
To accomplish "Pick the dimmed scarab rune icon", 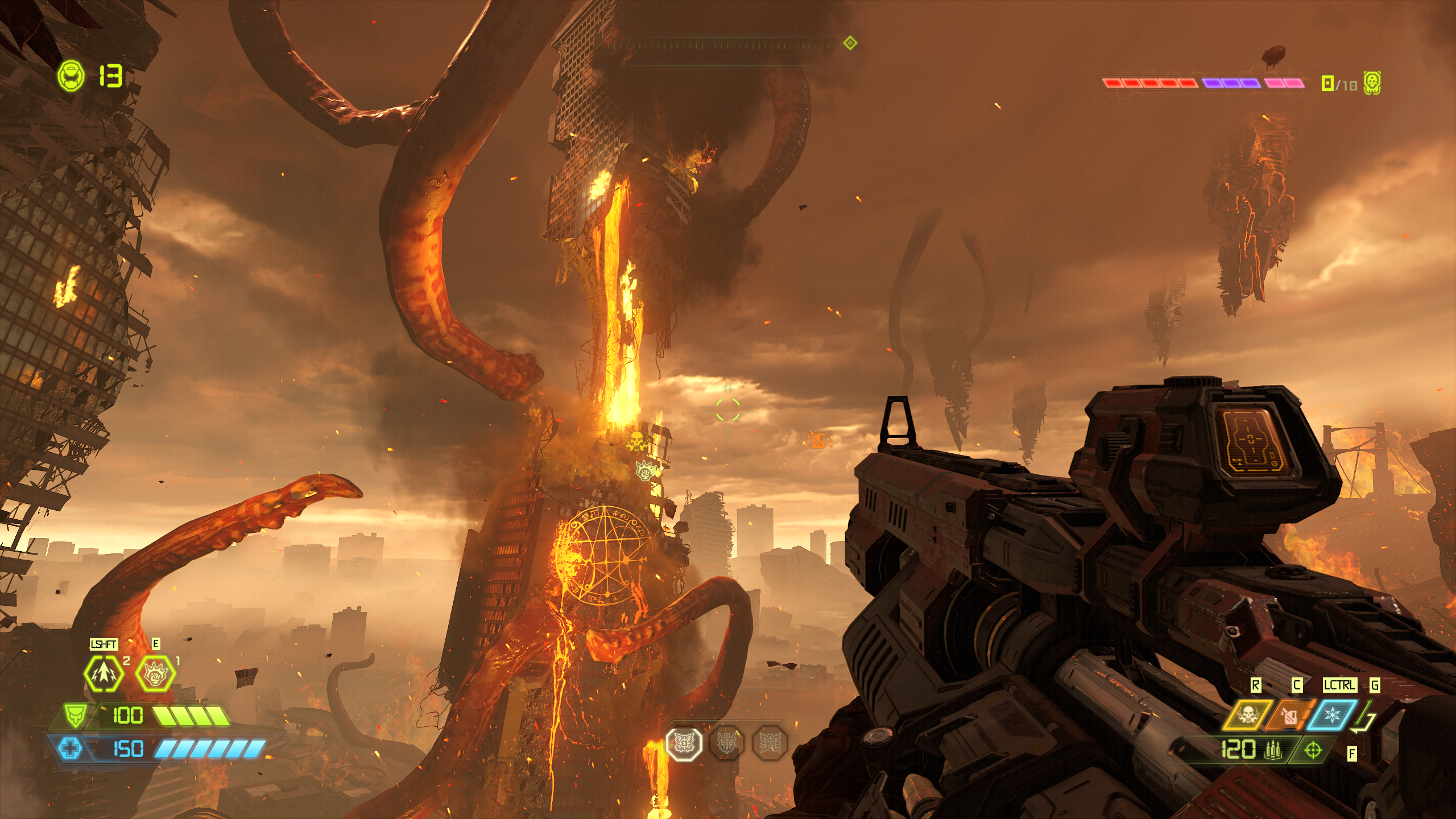I will (x=769, y=742).
